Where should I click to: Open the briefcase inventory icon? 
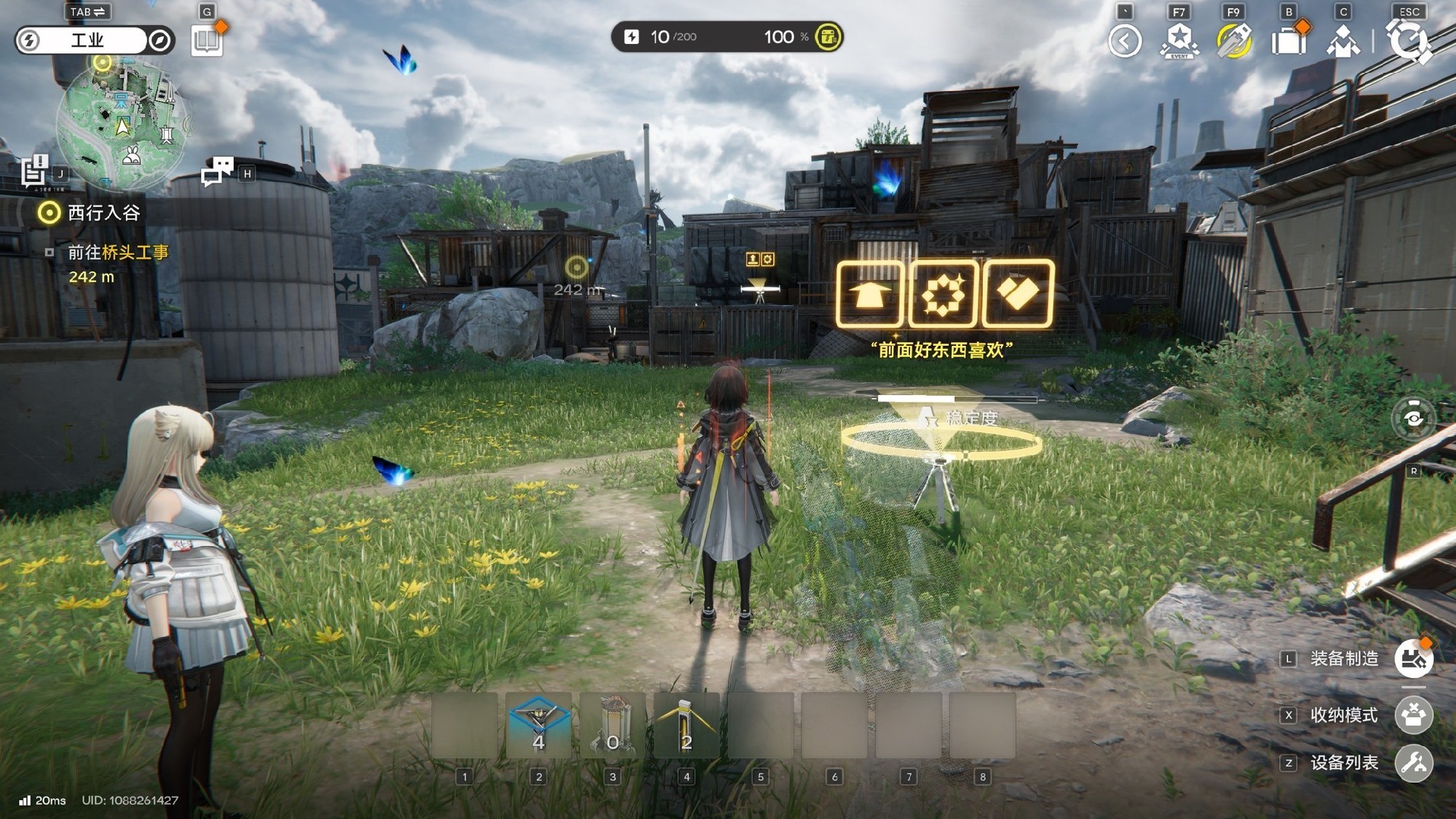(1288, 41)
